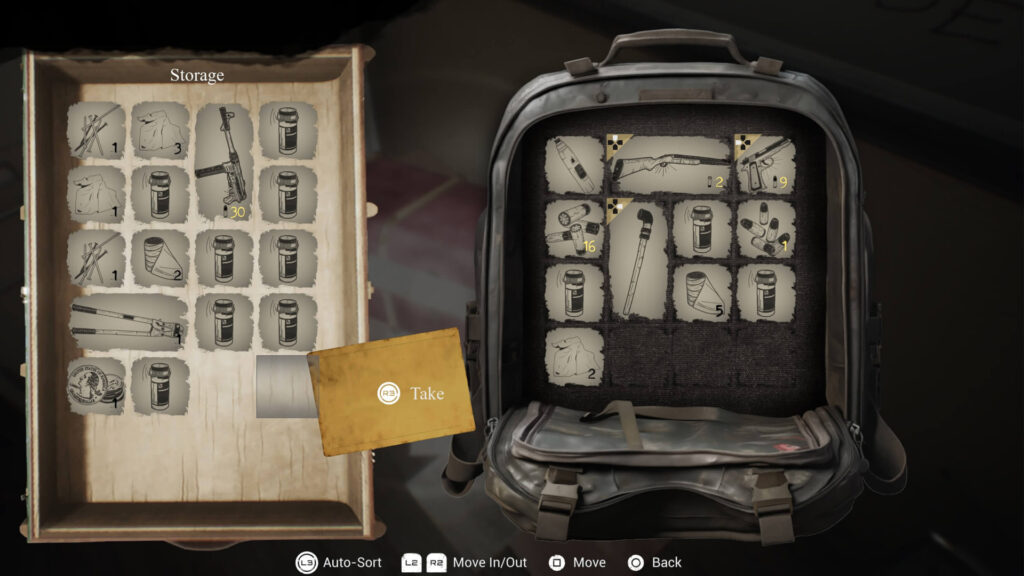Select the cloth stack of three in storage
1024x576 pixels.
(160, 131)
